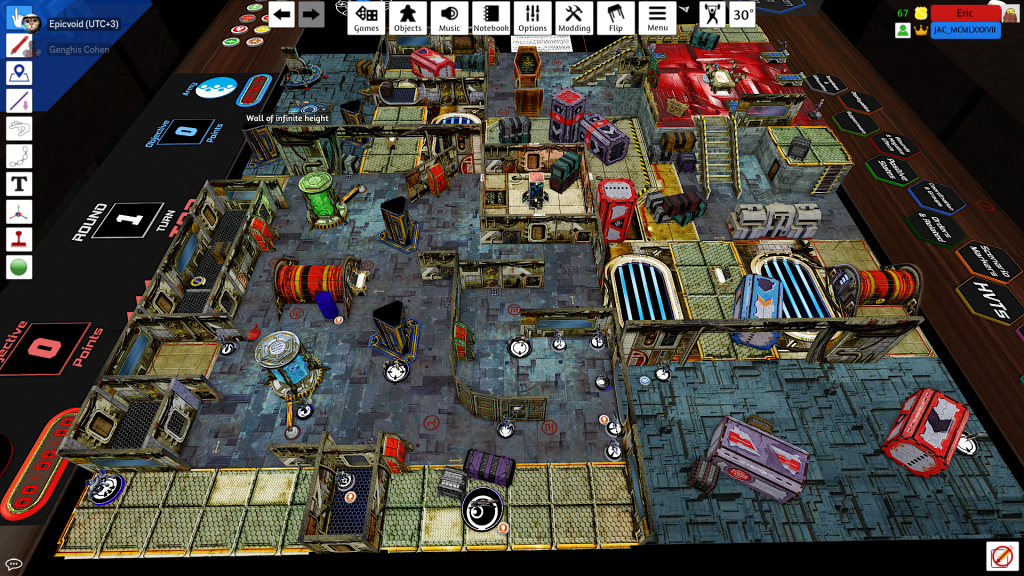Screen dimensions: 1024x576
Task: Open the Objects menu
Action: (x=407, y=17)
